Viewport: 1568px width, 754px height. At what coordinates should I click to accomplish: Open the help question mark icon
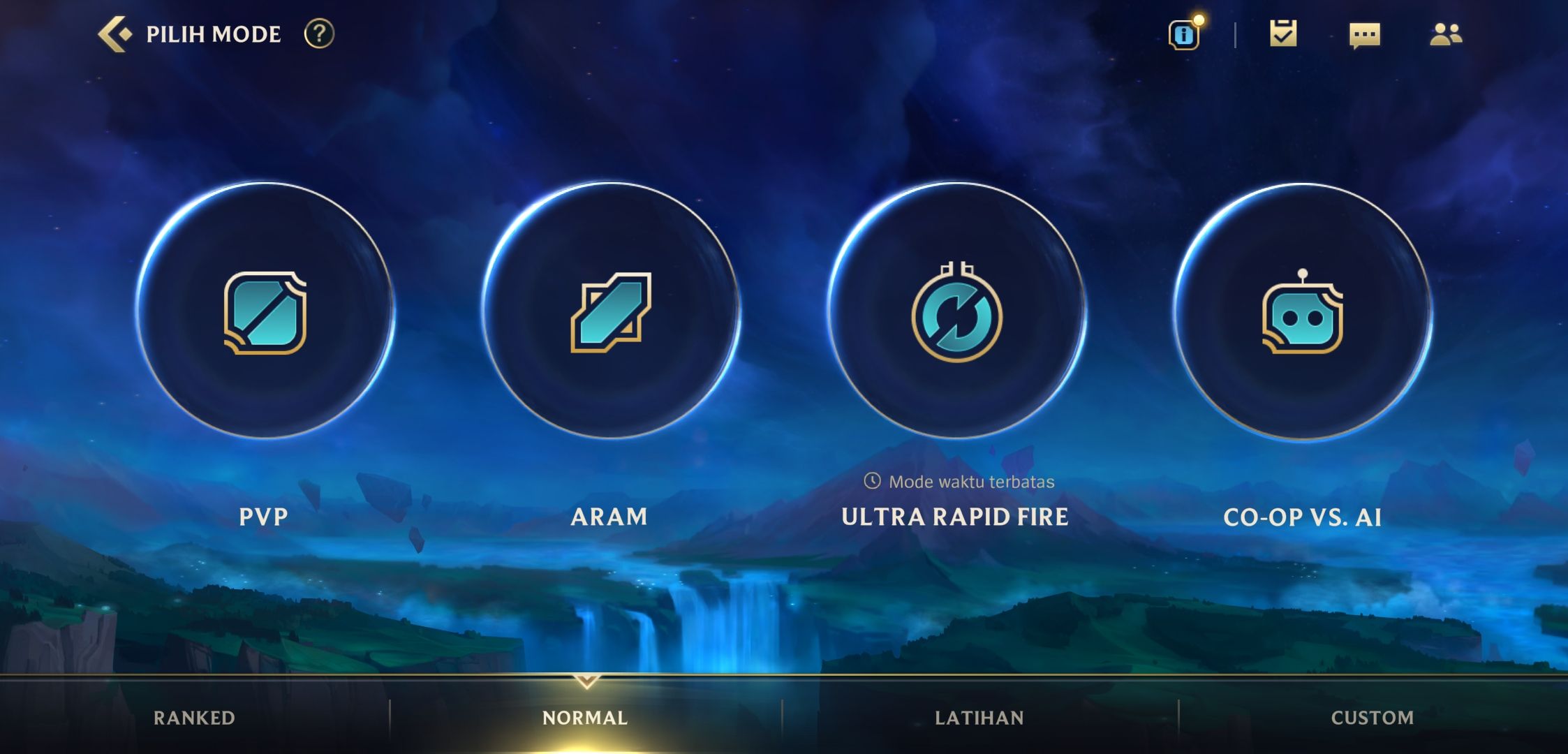pos(319,34)
